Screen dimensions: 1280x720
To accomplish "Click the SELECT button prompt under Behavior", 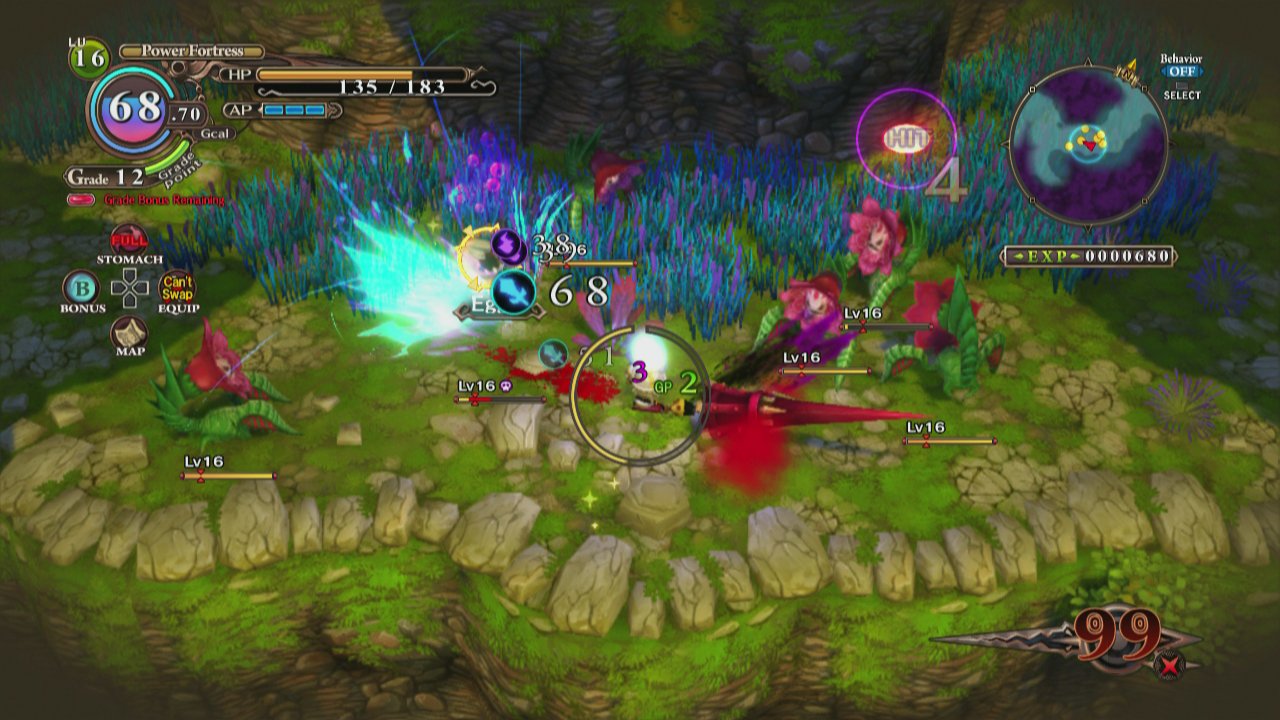I will click(x=1180, y=94).
